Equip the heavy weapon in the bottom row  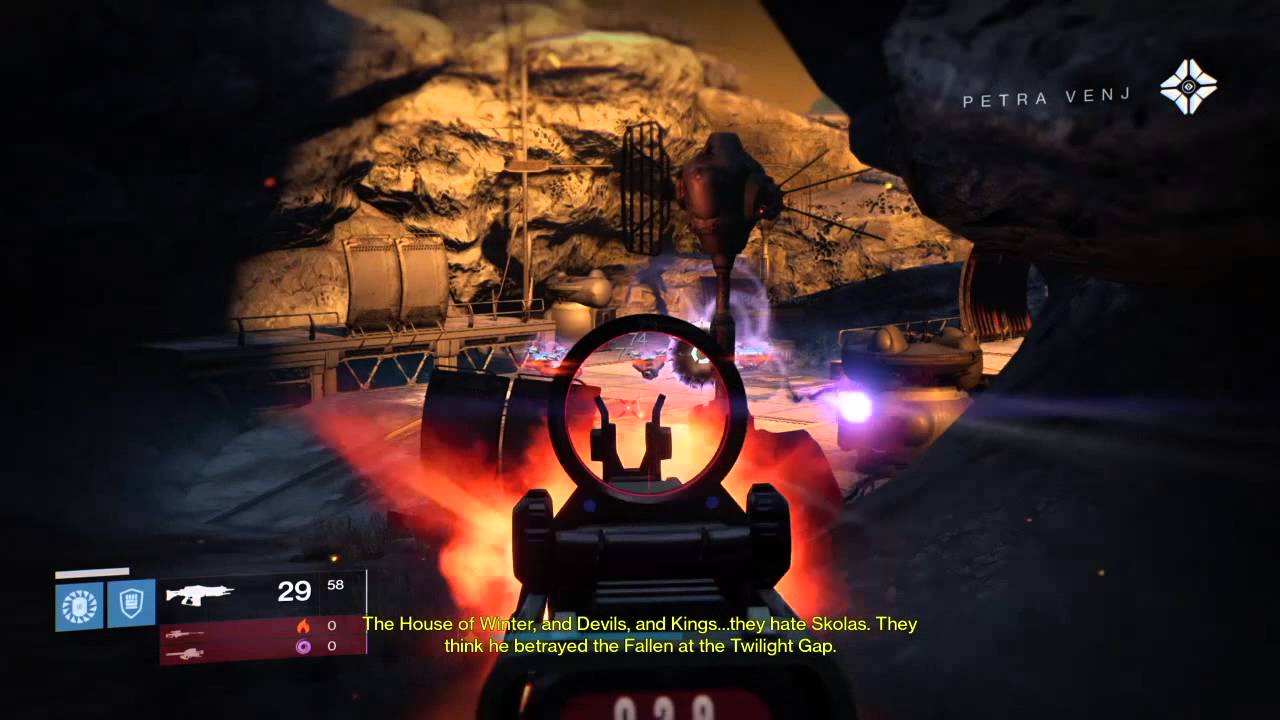click(x=184, y=652)
